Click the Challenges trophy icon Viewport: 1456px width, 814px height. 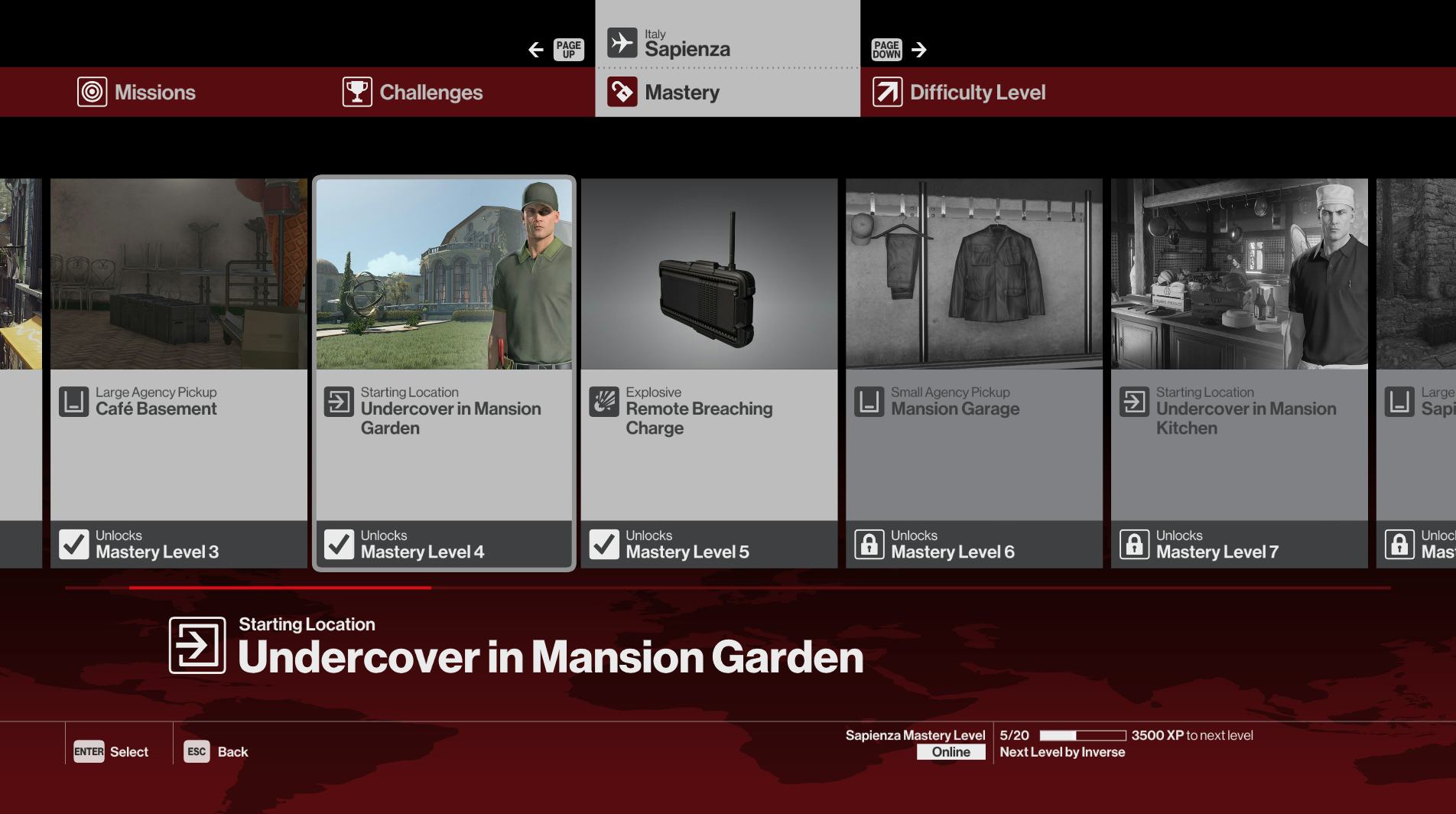click(356, 92)
